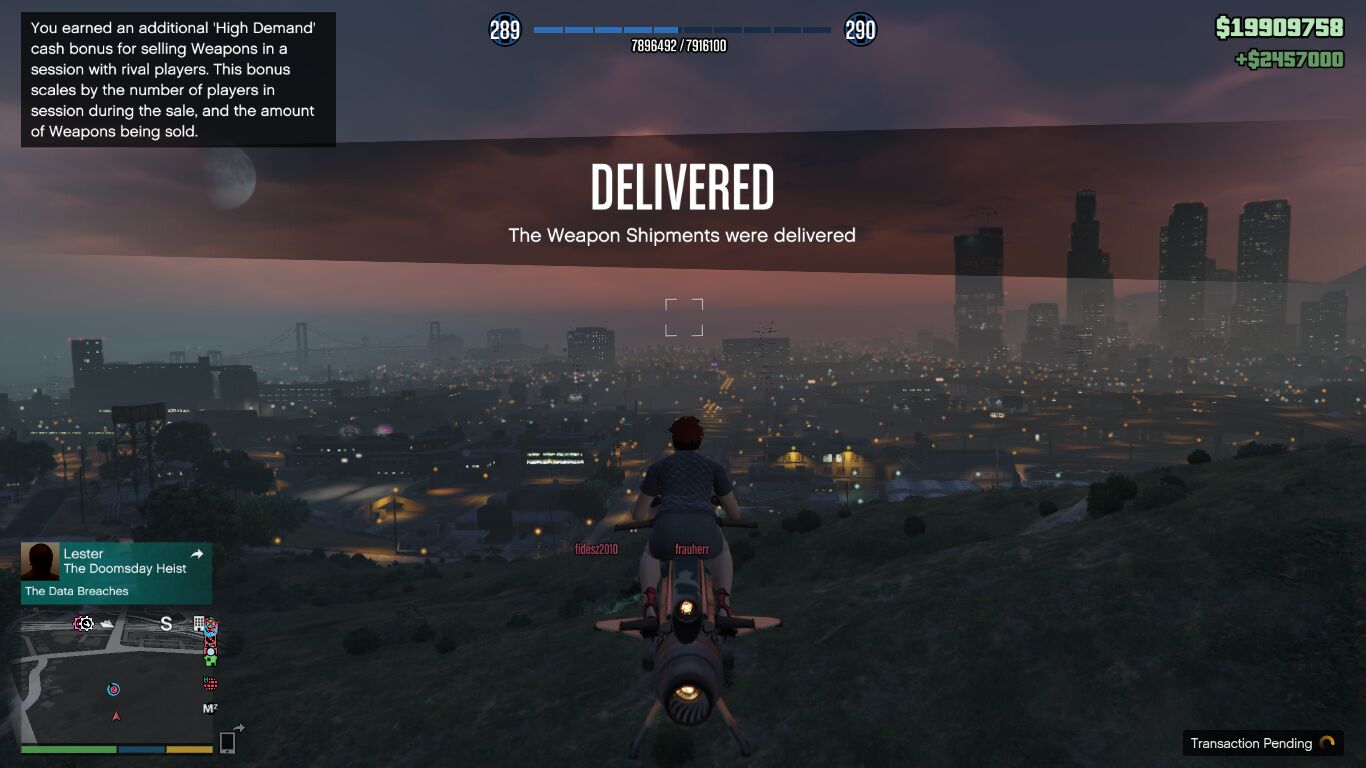The height and width of the screenshot is (768, 1366).
Task: Select the Transaction Pending indicator
Action: tap(1262, 743)
